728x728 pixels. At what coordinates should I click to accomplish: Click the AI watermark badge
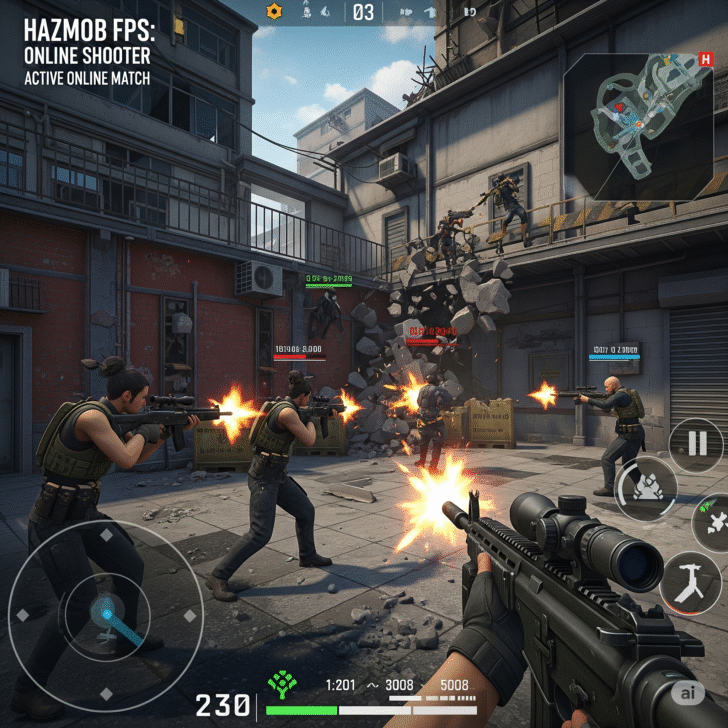point(687,692)
